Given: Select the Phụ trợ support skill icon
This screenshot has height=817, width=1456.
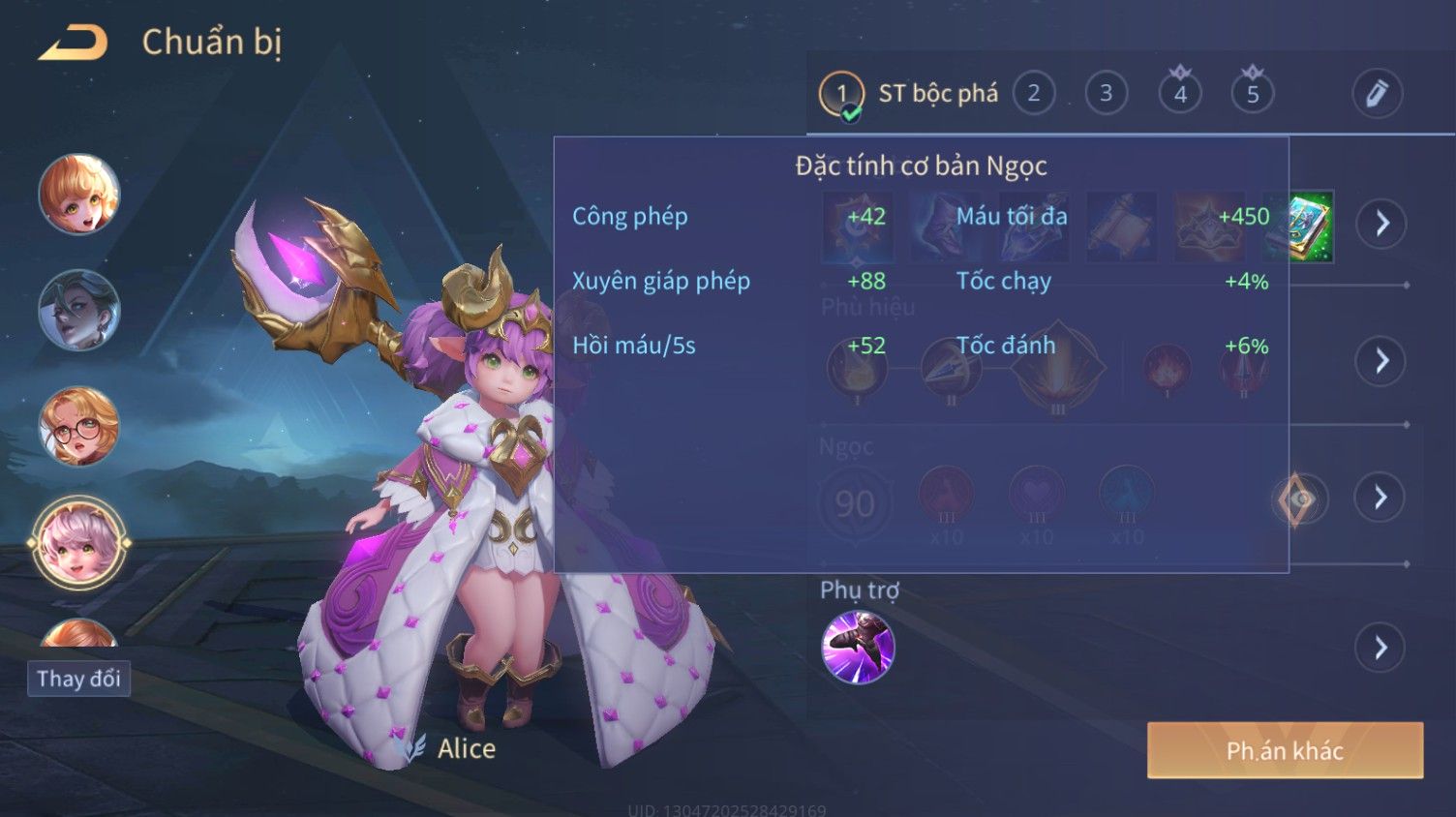Looking at the screenshot, I should coord(858,647).
